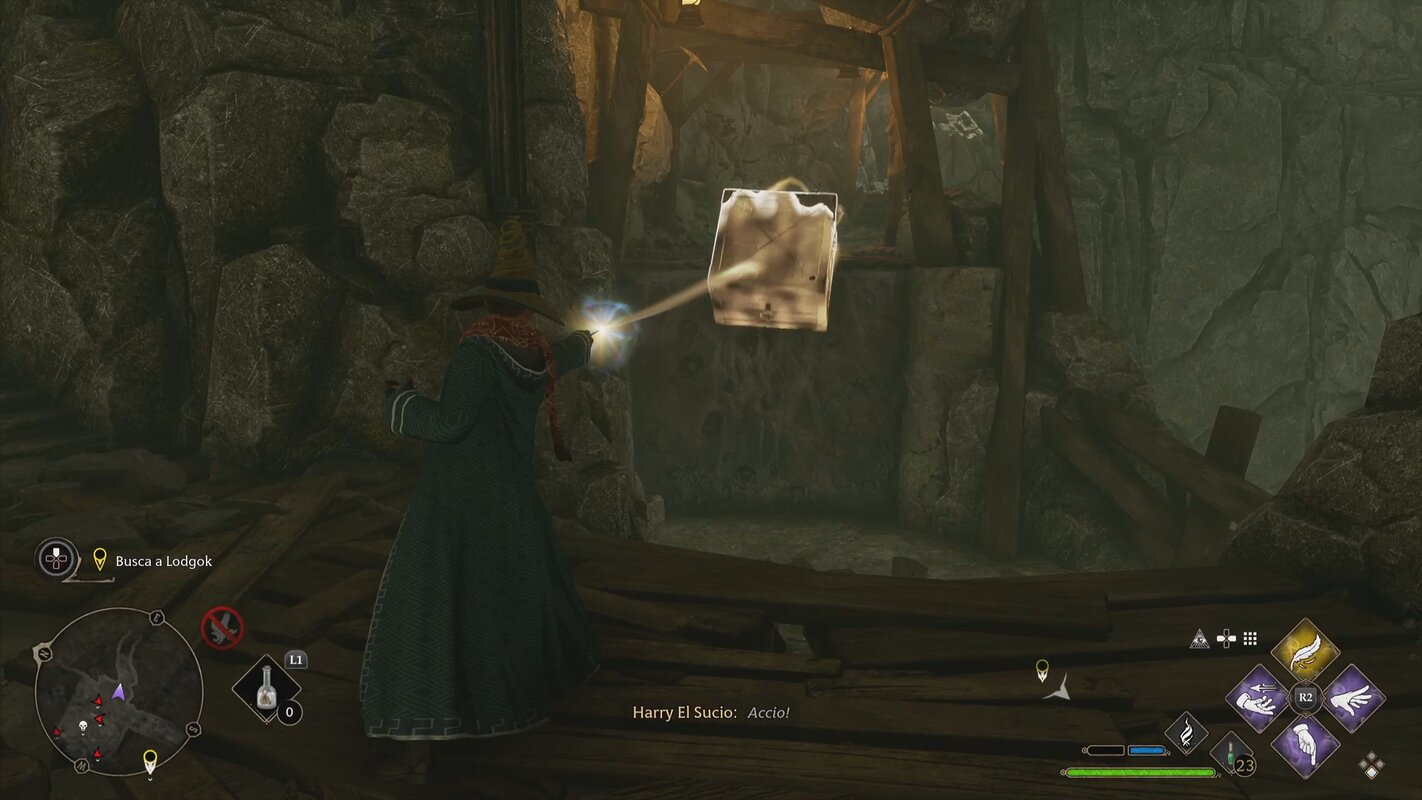Select the Busca a Lodgok quest tracker
The height and width of the screenshot is (800, 1422).
(x=163, y=561)
